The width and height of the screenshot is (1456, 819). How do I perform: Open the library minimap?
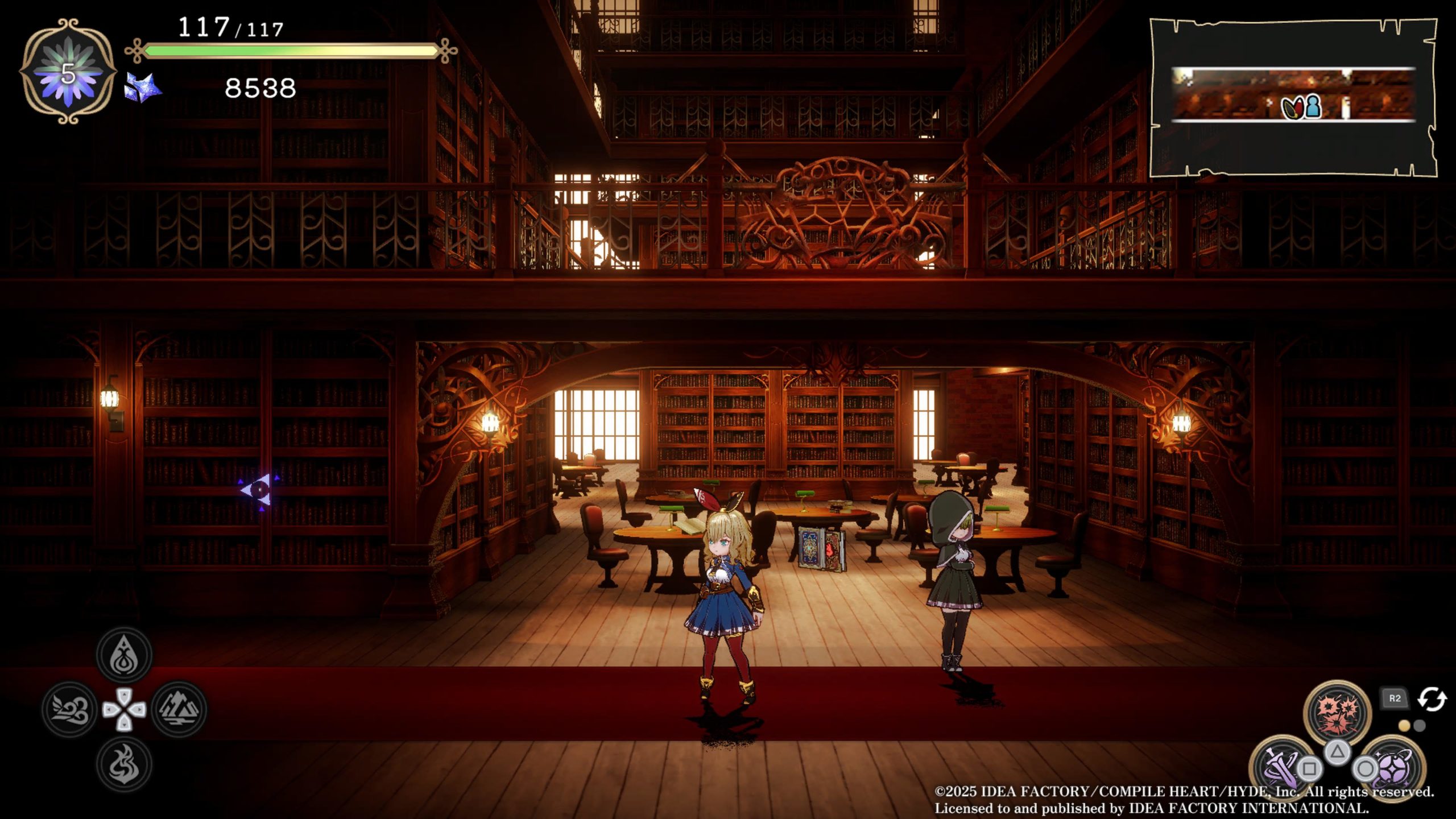(1293, 98)
